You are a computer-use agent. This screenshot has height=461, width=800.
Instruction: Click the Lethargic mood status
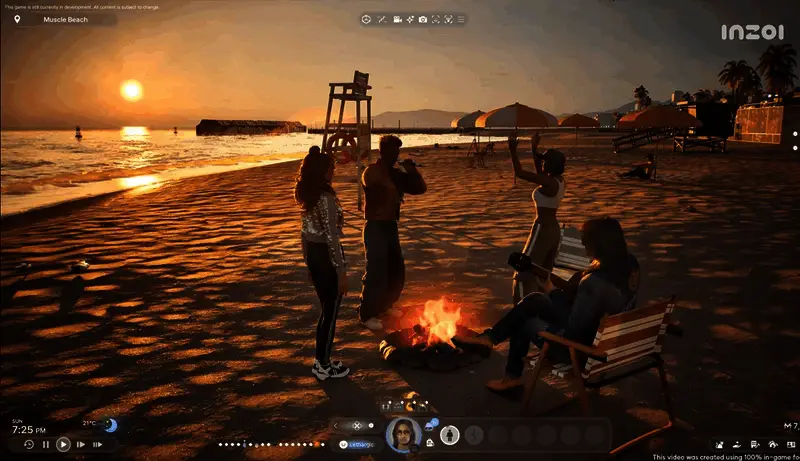[358, 443]
